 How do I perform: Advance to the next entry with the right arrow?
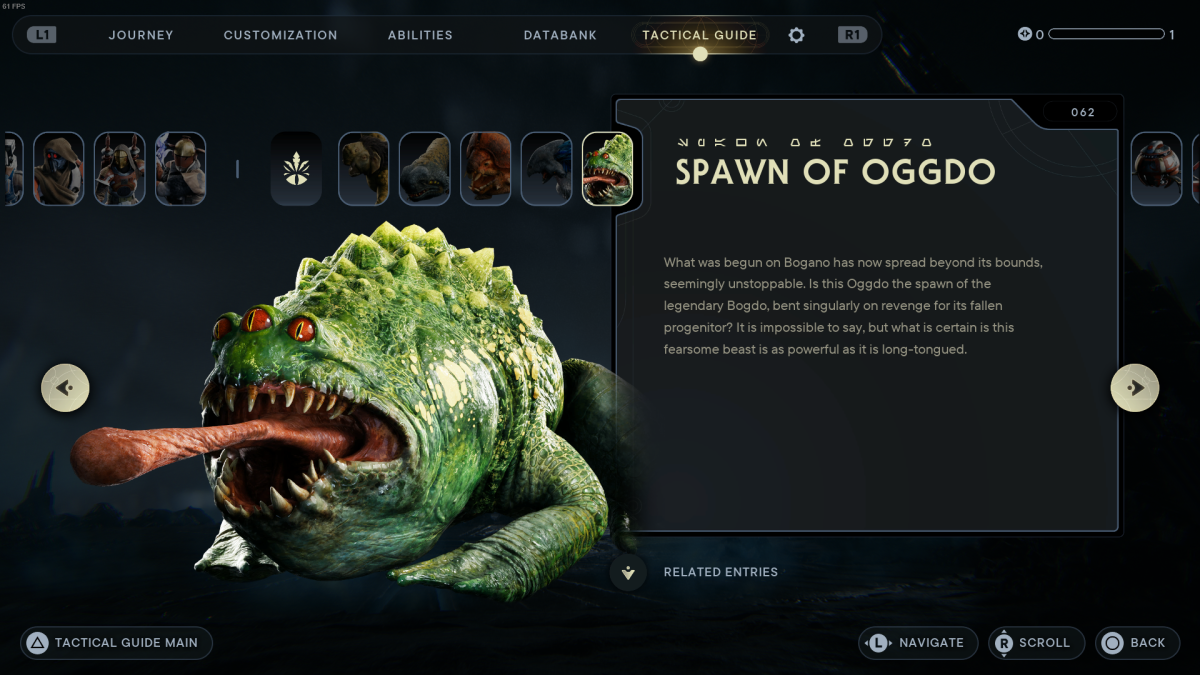pyautogui.click(x=1135, y=388)
